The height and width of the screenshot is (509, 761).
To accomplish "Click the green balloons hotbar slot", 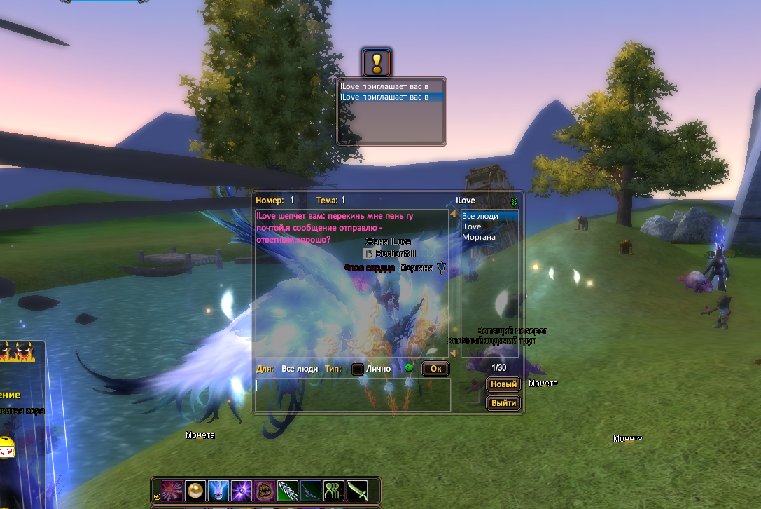I will point(334,491).
